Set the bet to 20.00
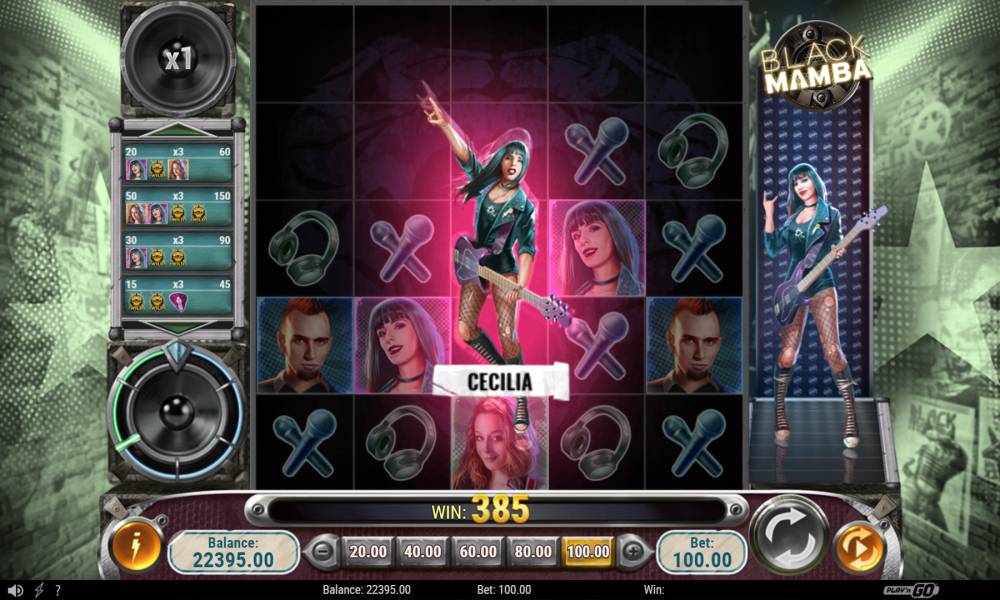Screen dimensions: 1000x600 click(x=369, y=550)
